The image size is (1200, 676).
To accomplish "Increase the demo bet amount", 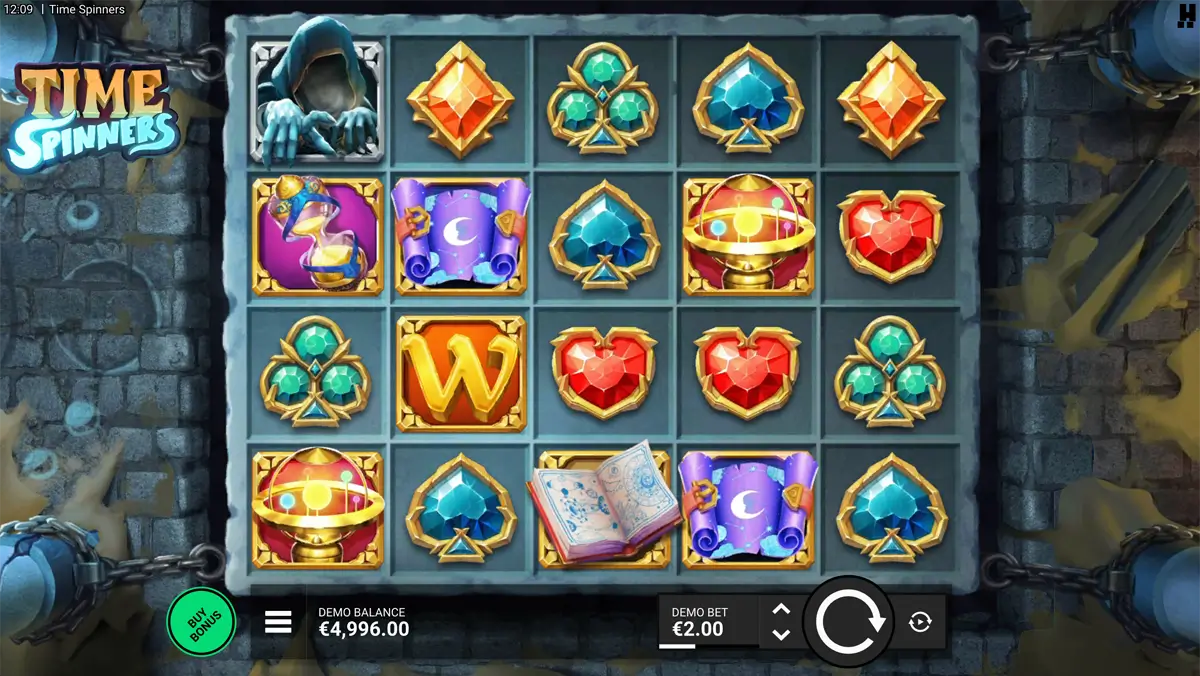I will (x=782, y=609).
